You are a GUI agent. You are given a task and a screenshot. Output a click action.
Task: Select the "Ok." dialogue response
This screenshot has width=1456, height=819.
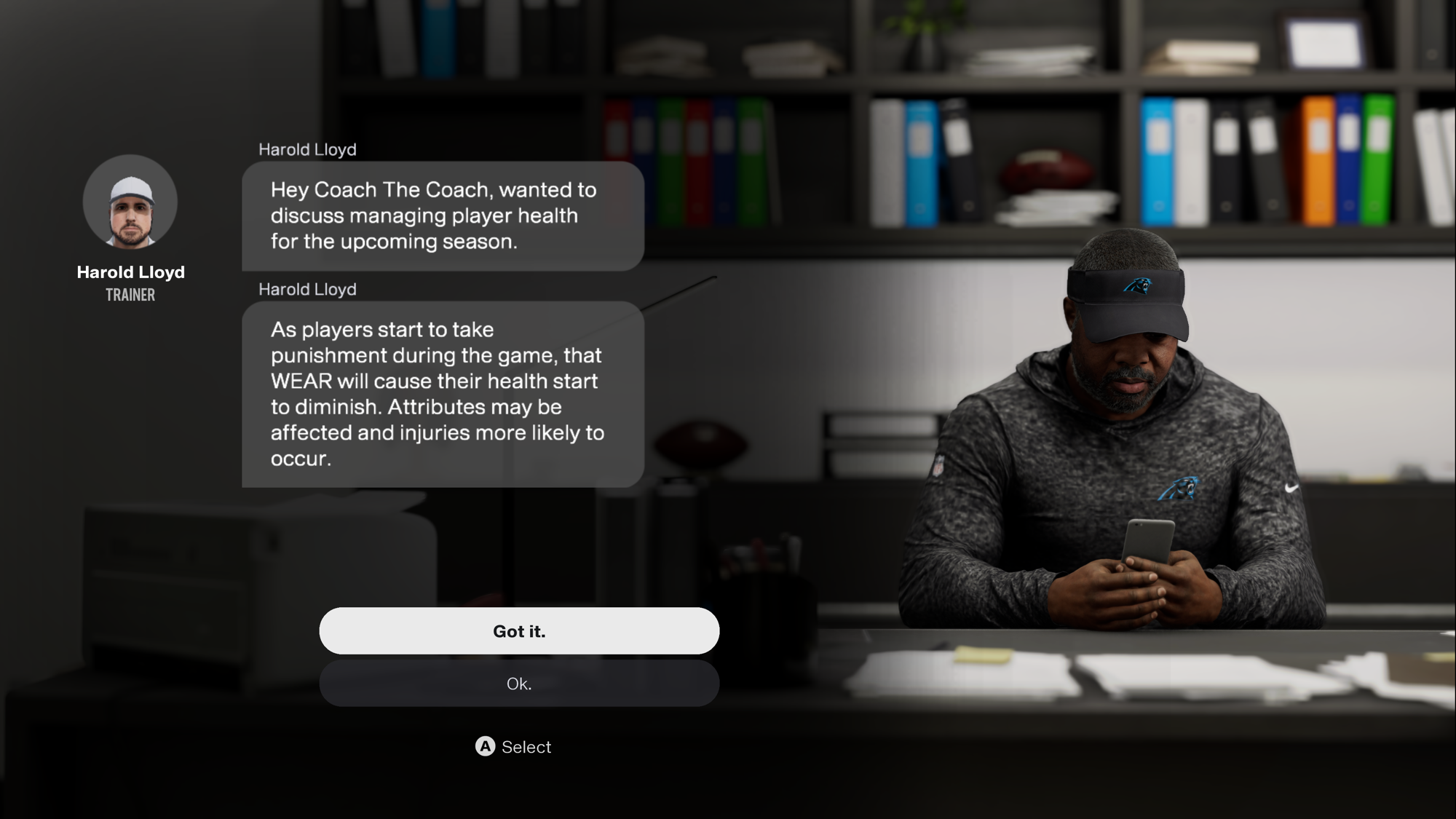coord(518,684)
